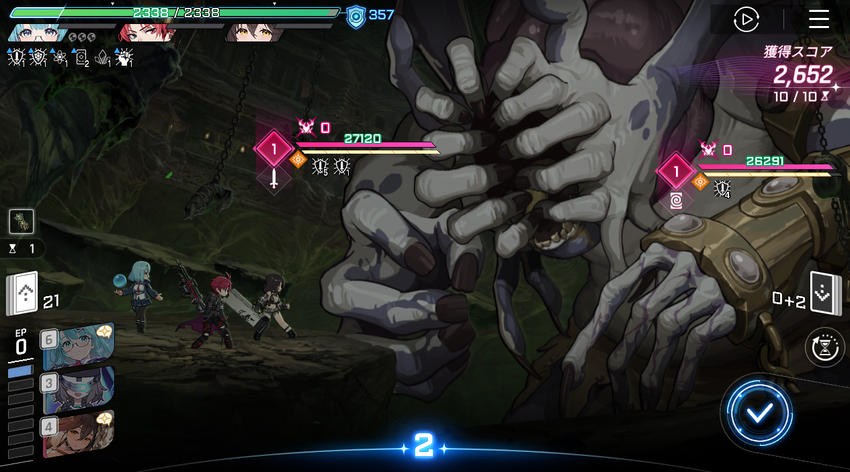Target the enemy with 26291 HP marker
The image size is (850, 472).
676,171
